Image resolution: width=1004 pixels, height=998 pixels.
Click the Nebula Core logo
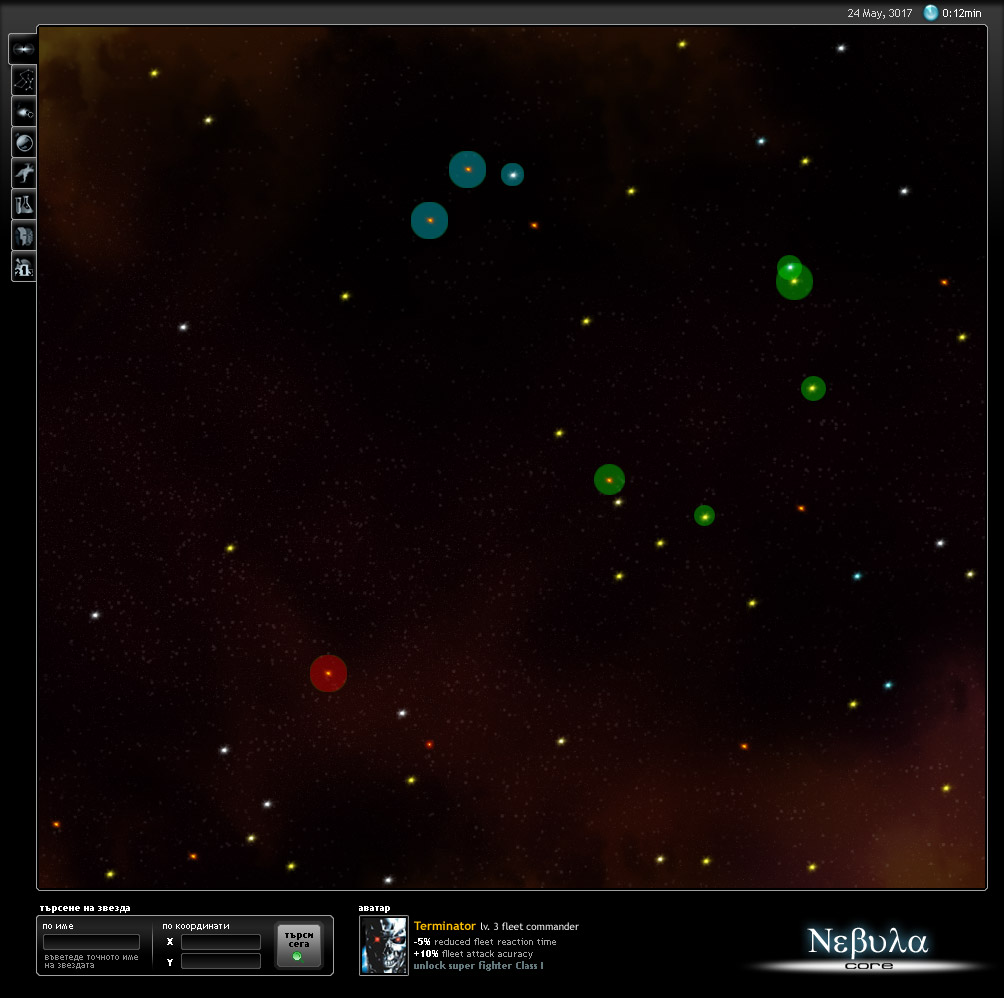pyautogui.click(x=867, y=945)
